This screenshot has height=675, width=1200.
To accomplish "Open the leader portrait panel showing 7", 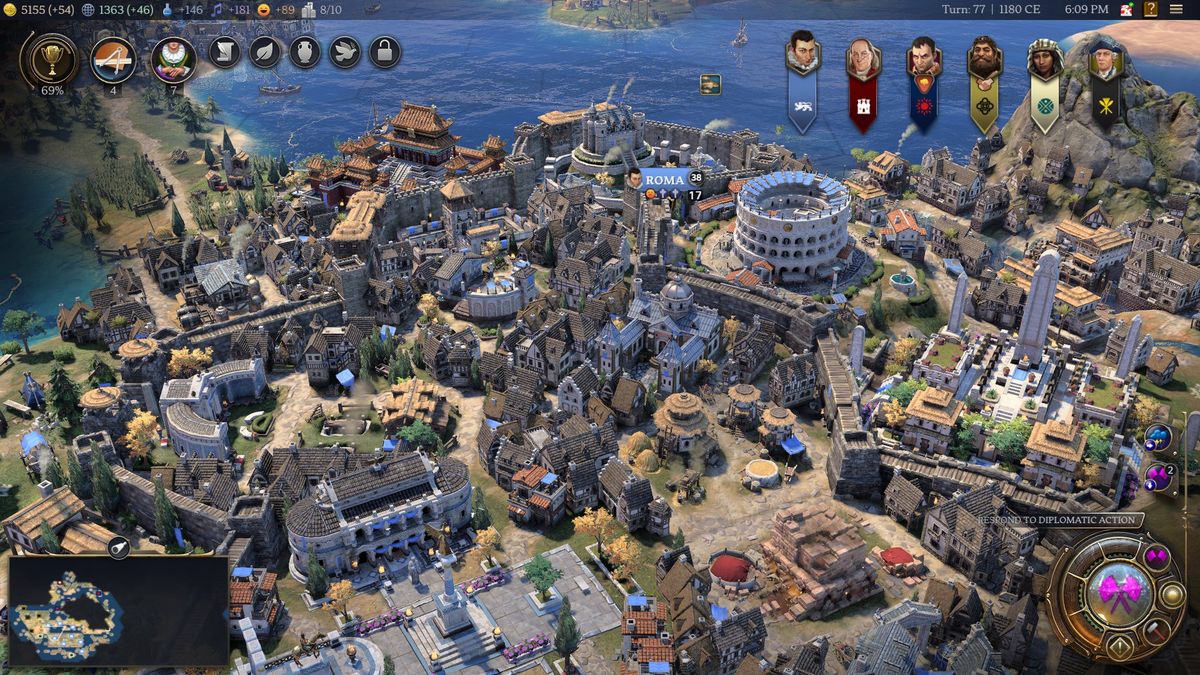I will coord(173,59).
